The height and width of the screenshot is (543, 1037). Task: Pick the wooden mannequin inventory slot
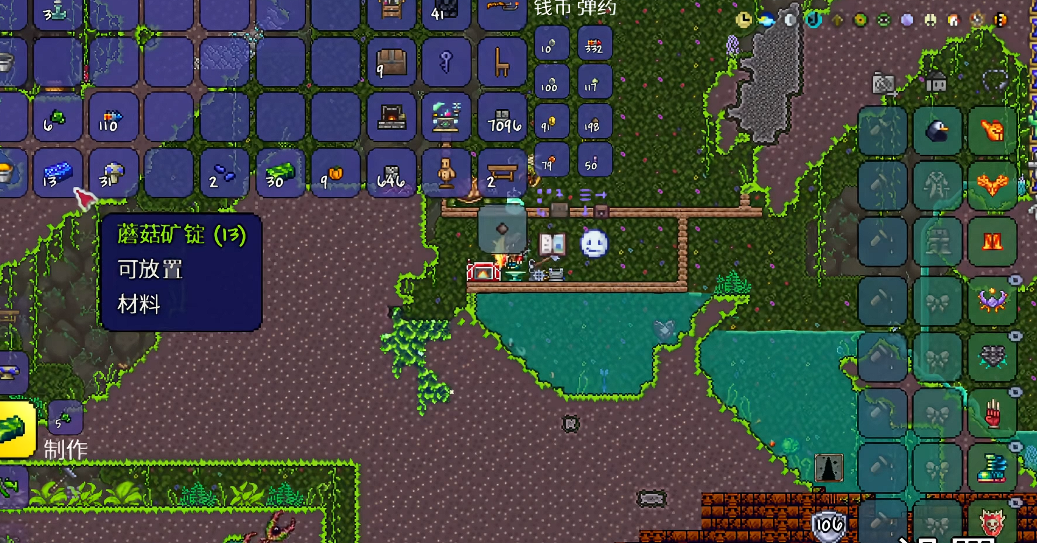click(x=446, y=173)
